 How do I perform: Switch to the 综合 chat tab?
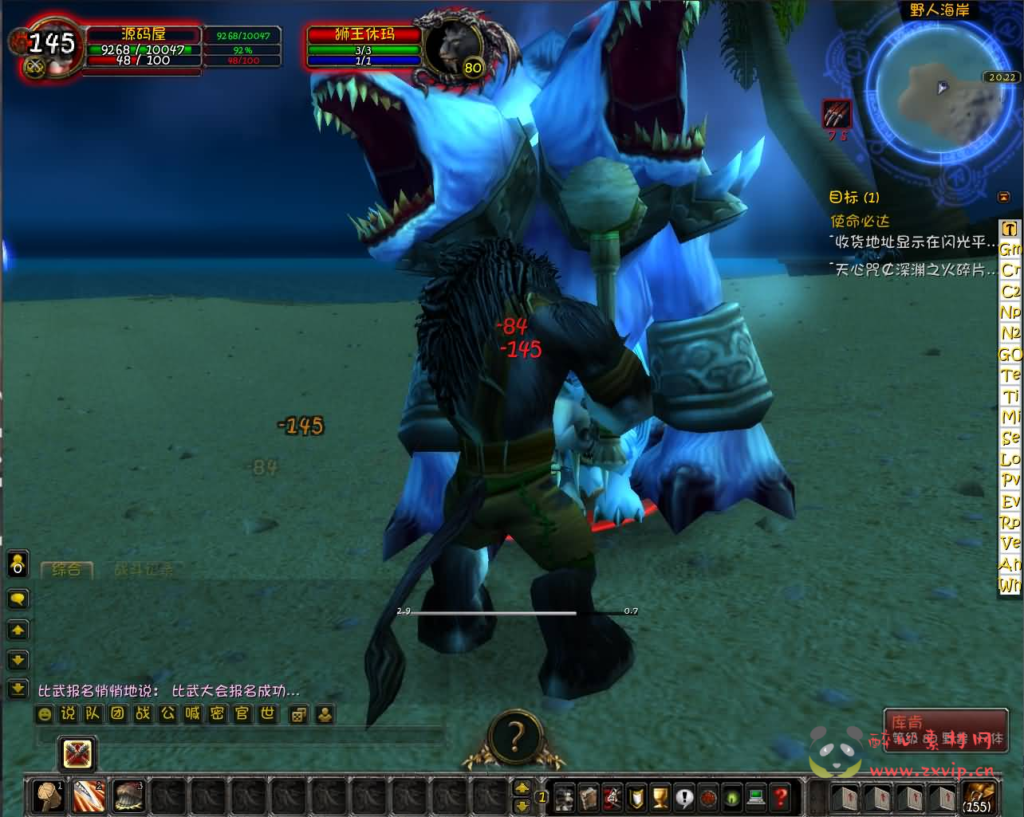click(66, 570)
